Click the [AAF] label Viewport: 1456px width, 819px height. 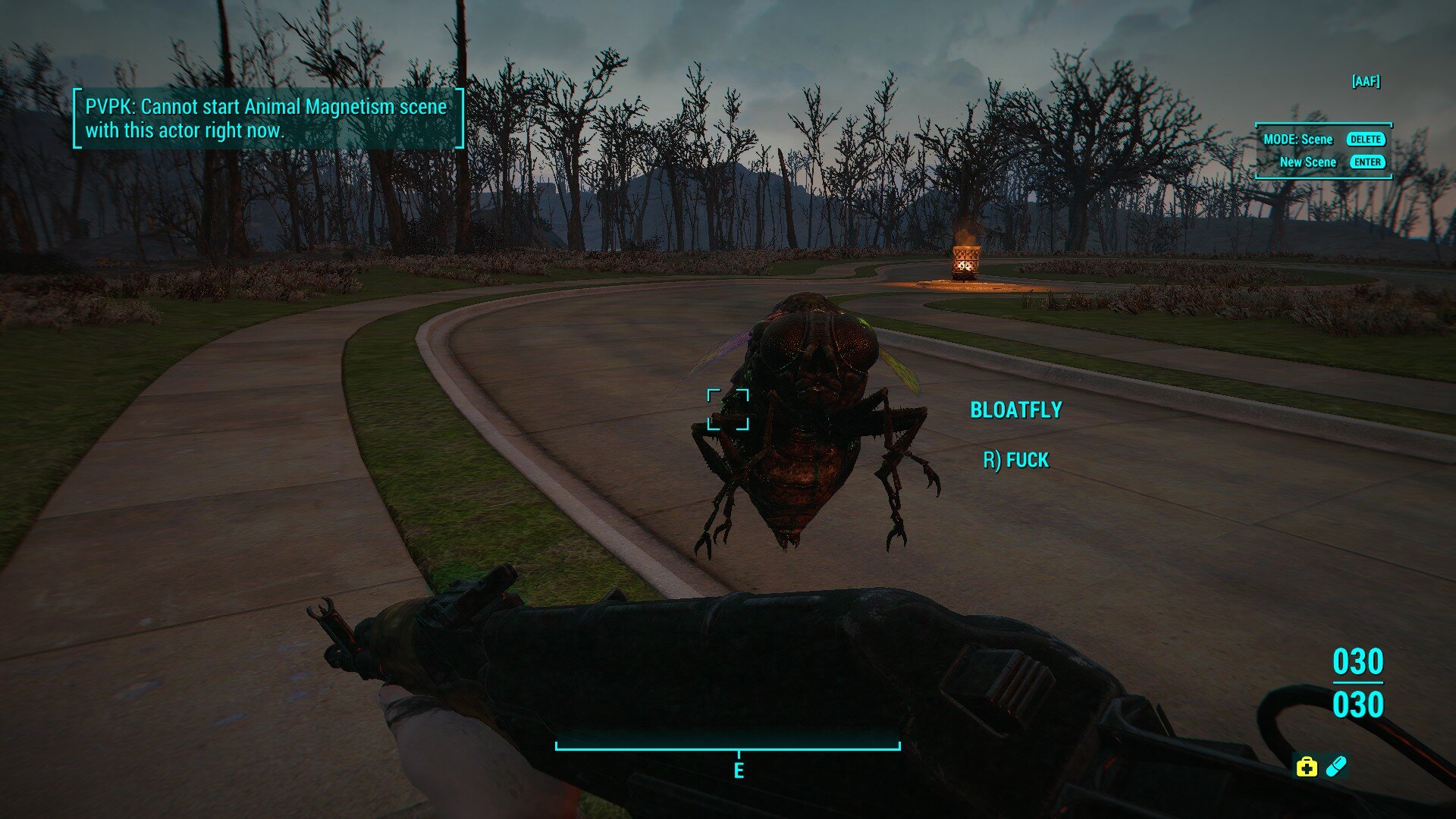tap(1365, 81)
